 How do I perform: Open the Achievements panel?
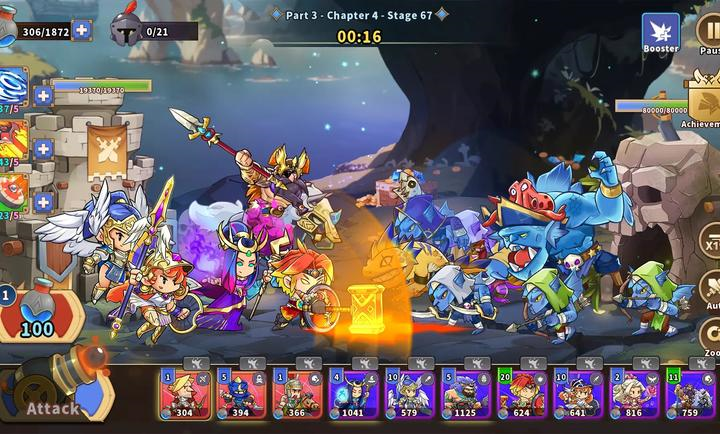[703, 98]
